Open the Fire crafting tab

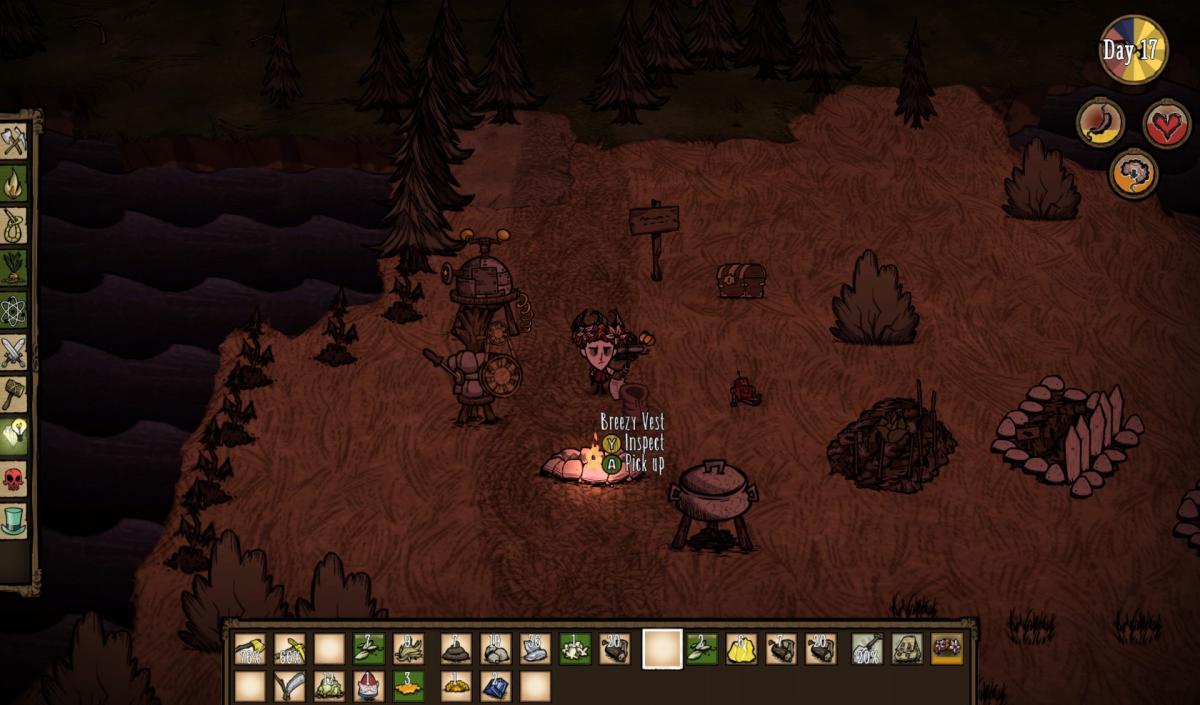pos(13,183)
